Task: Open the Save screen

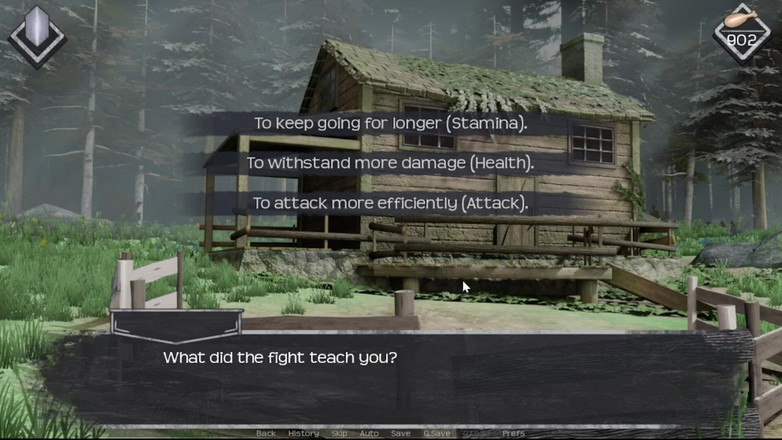Action: tap(400, 433)
